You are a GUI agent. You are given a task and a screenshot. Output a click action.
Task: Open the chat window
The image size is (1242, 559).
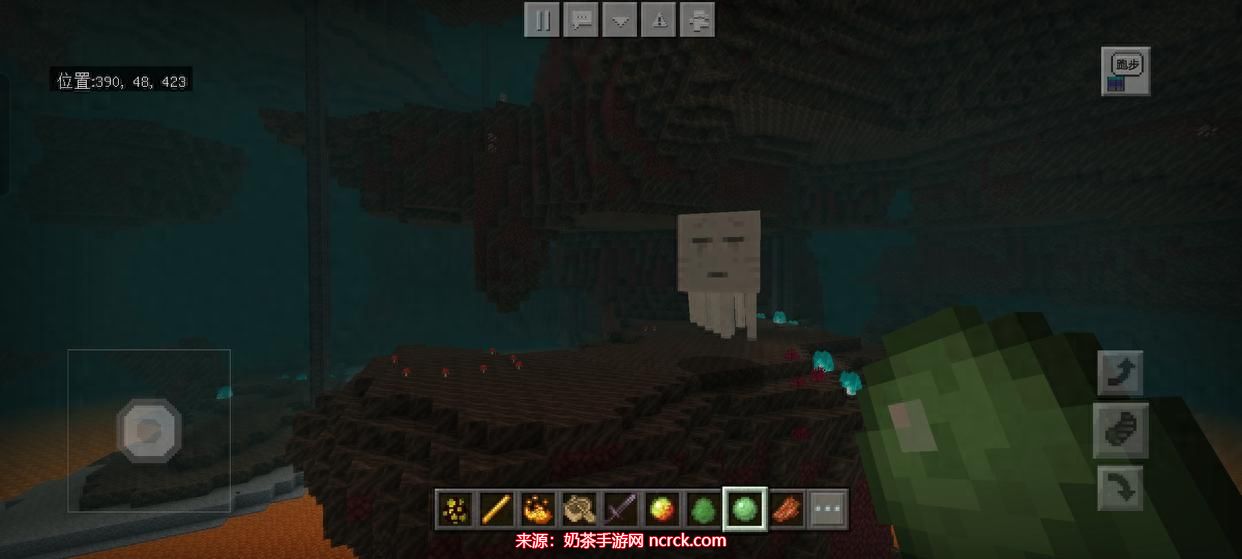pyautogui.click(x=581, y=20)
